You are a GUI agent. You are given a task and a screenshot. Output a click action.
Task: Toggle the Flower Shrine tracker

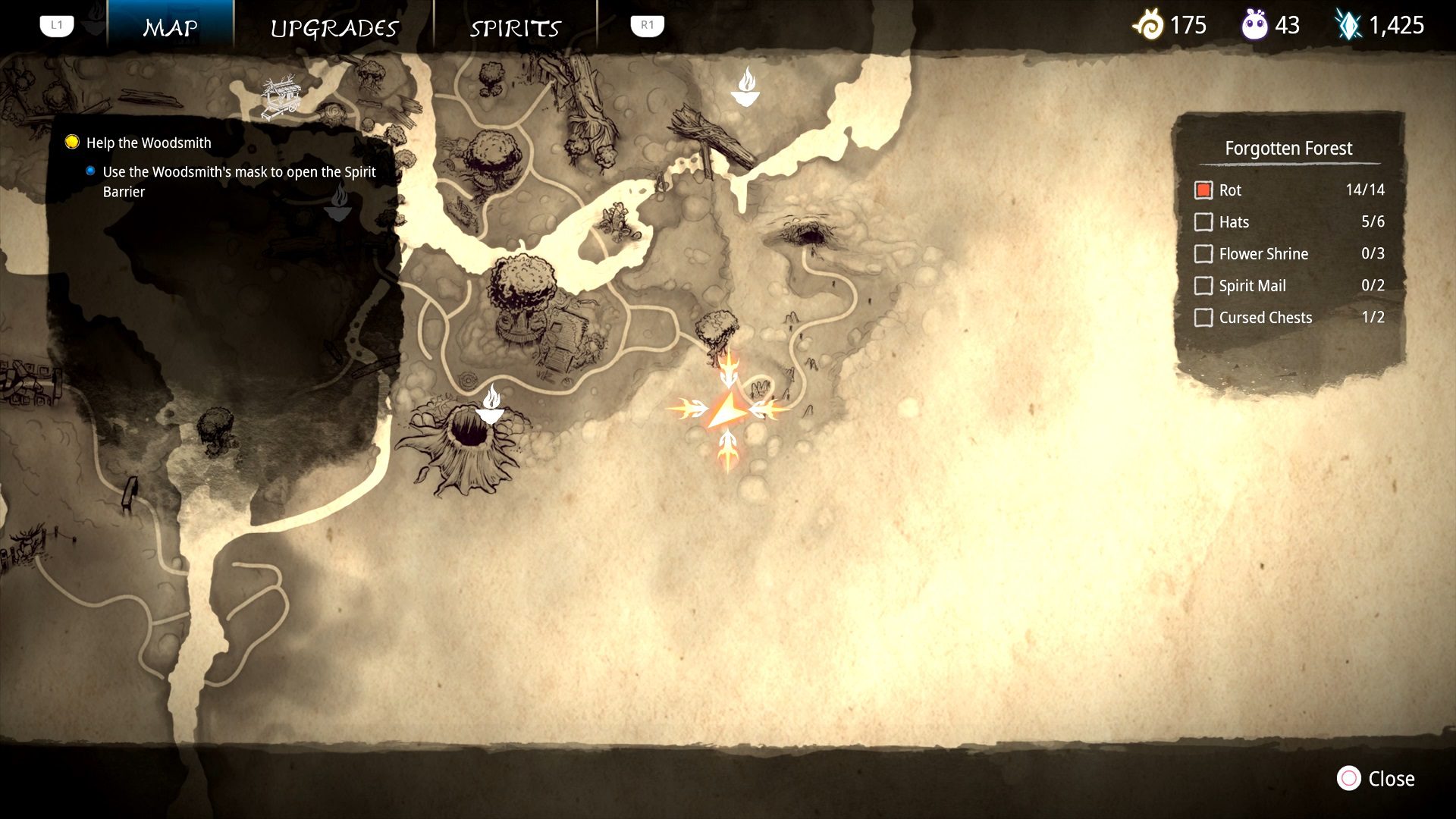point(1204,254)
